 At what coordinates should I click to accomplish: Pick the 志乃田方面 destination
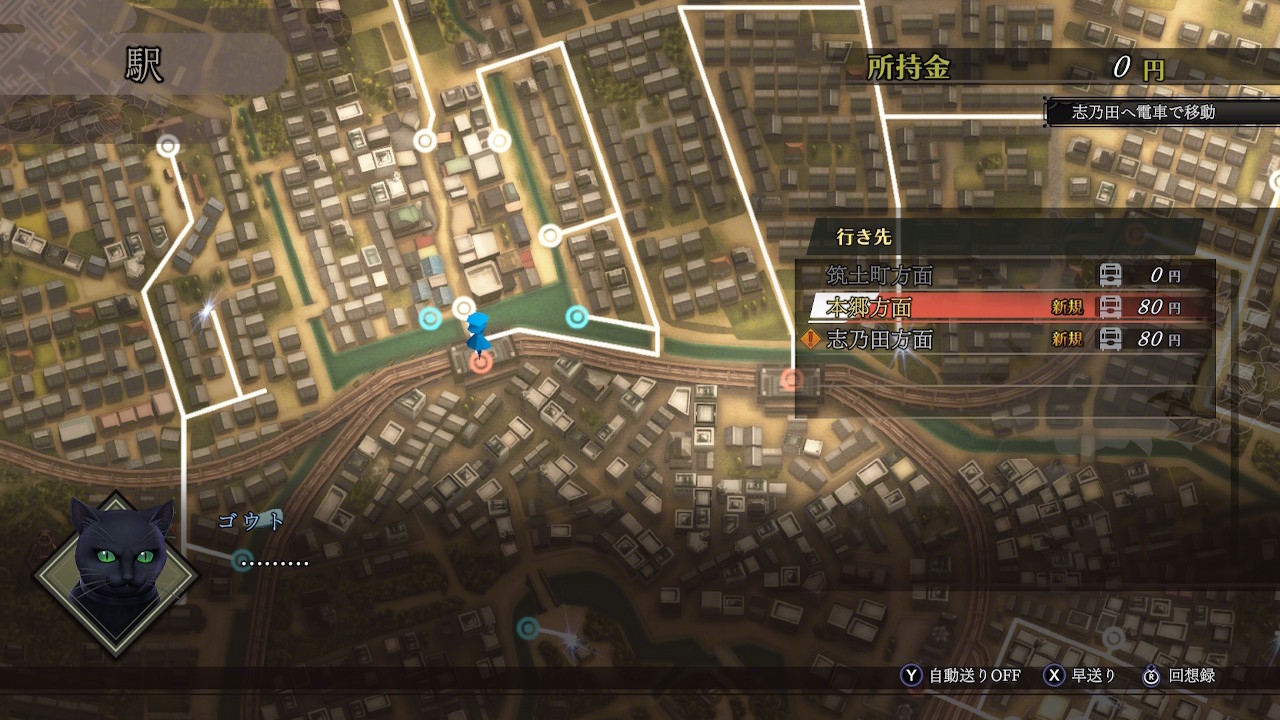(x=1004, y=339)
